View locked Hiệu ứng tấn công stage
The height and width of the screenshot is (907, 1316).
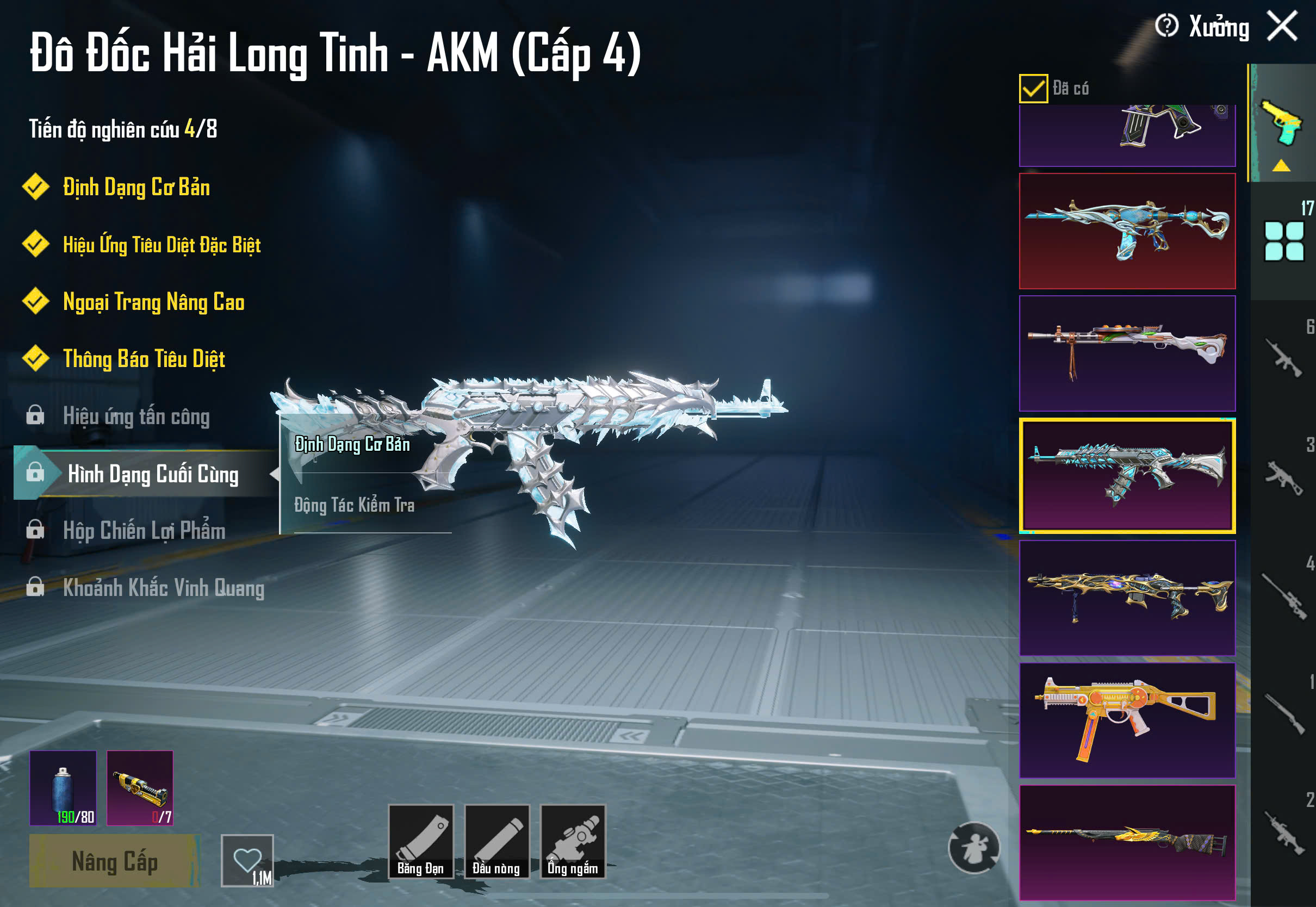coord(136,417)
